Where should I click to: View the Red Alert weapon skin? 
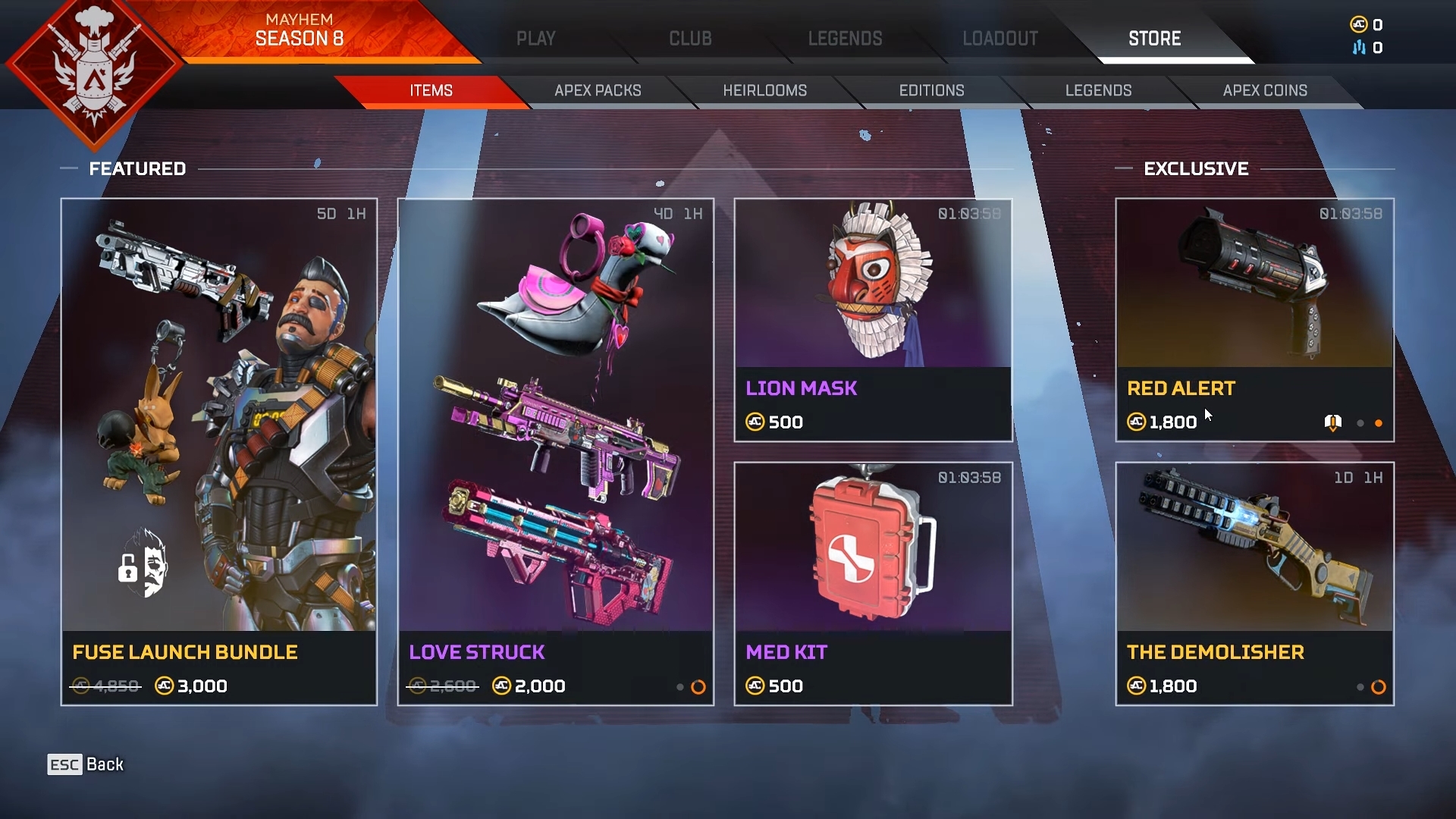[1254, 320]
